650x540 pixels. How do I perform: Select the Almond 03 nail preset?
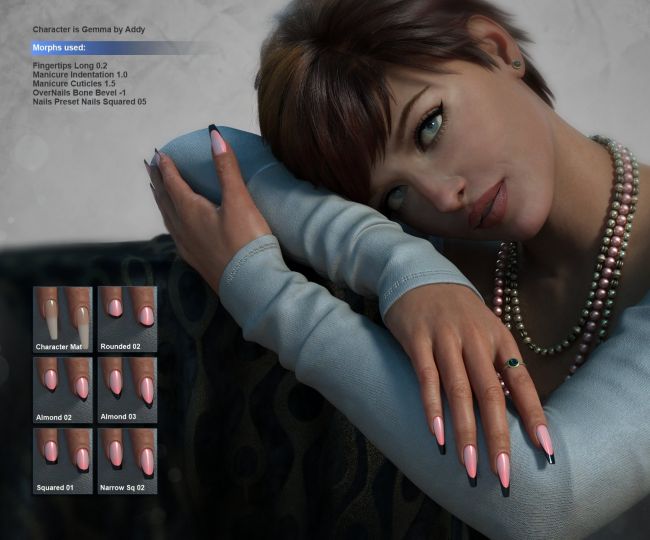click(127, 388)
